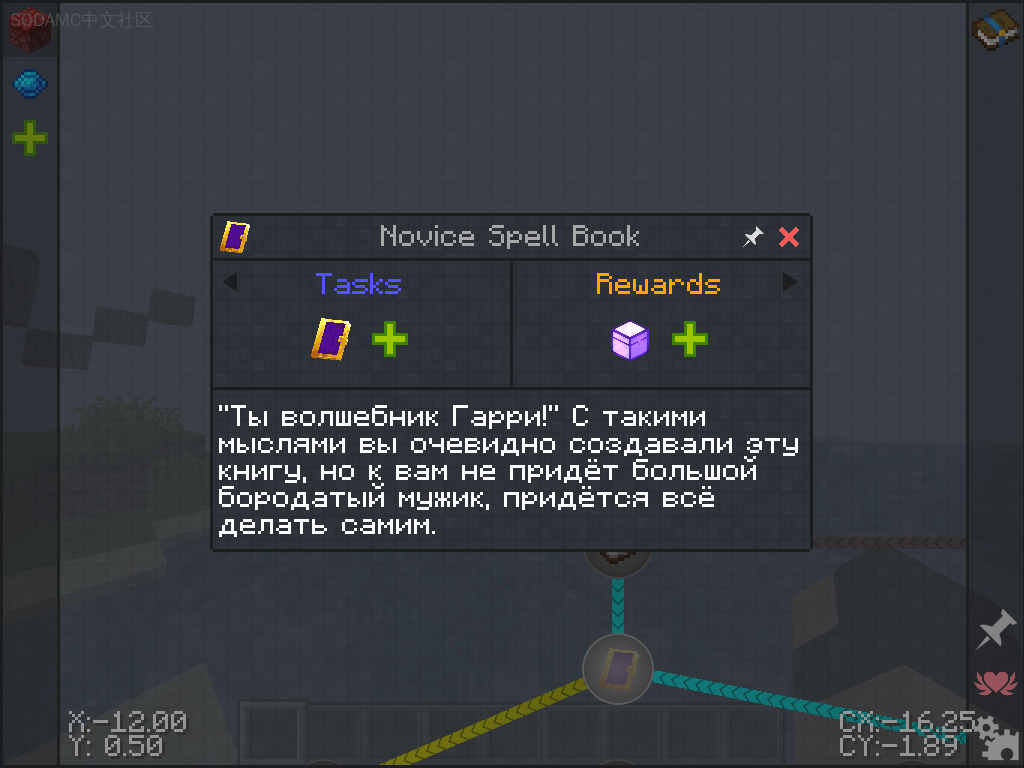Close the Novice Spell Book quest panel
The height and width of the screenshot is (768, 1024).
[x=789, y=237]
